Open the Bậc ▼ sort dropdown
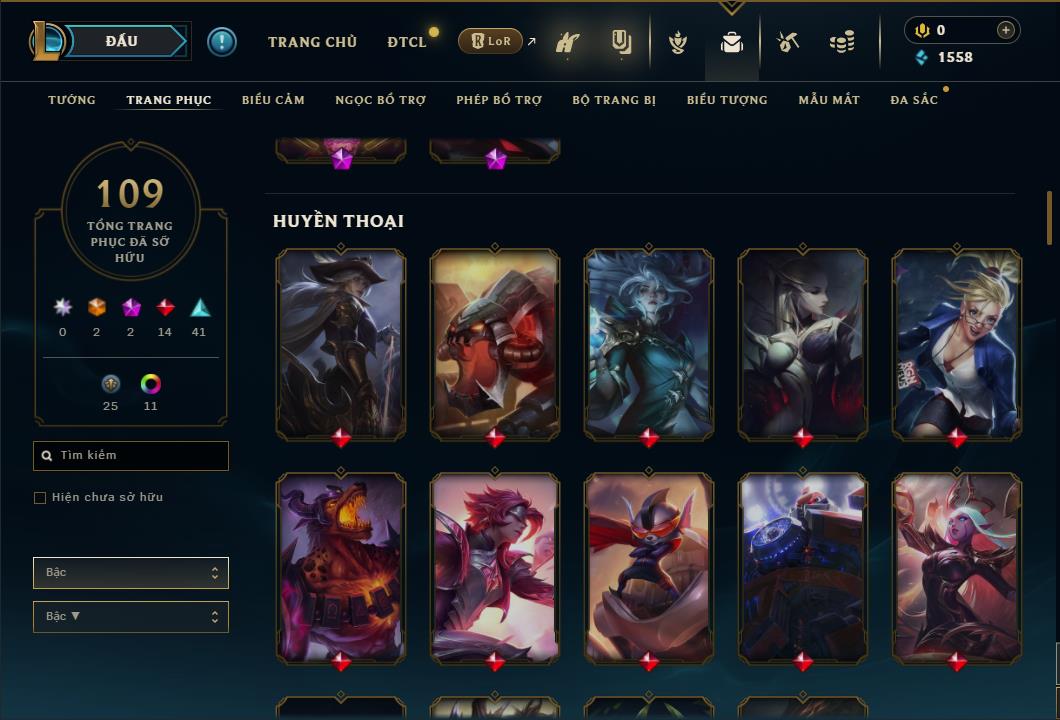Image resolution: width=1060 pixels, height=720 pixels. (131, 617)
